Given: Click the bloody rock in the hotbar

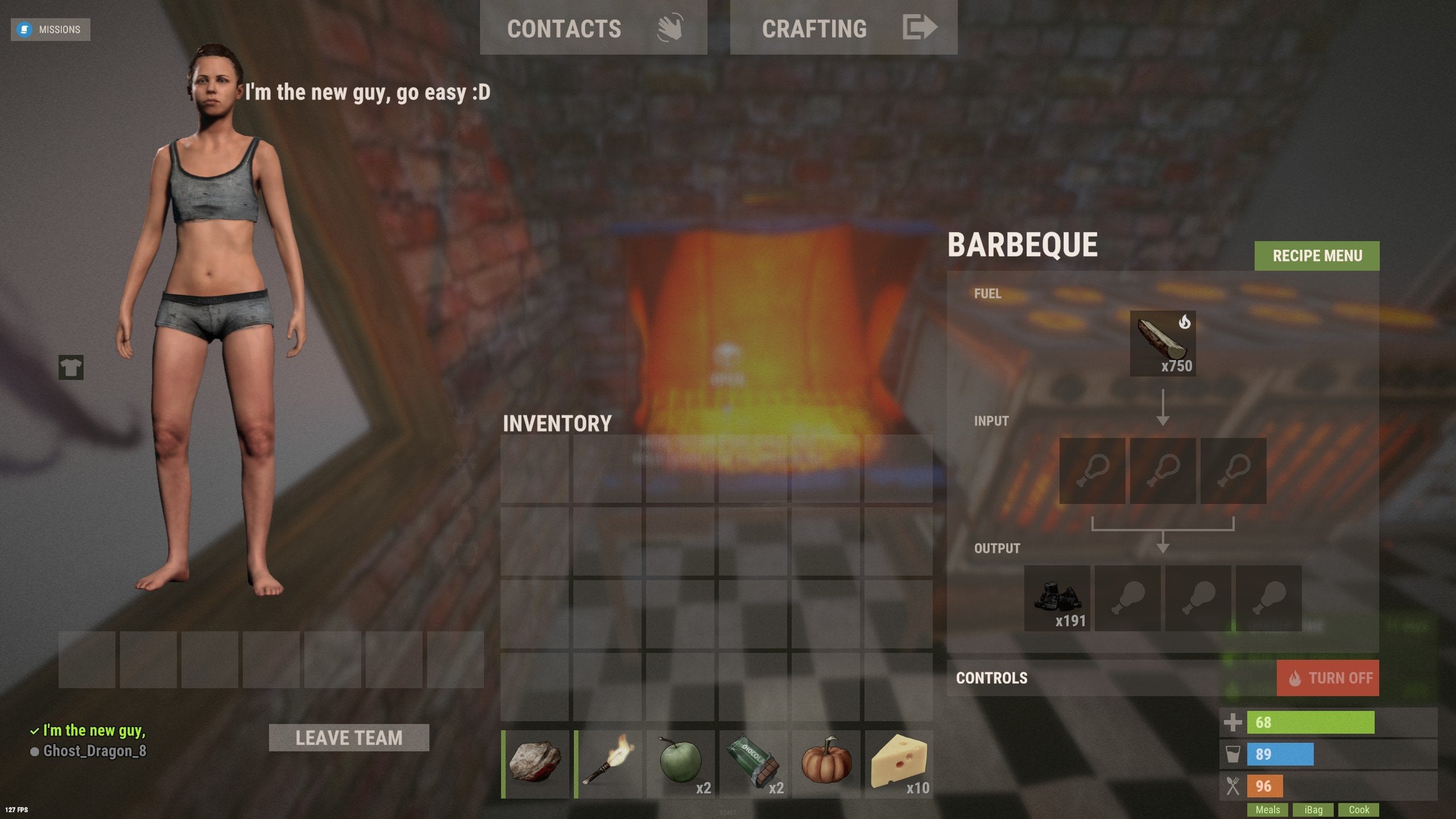Looking at the screenshot, I should coord(535,763).
